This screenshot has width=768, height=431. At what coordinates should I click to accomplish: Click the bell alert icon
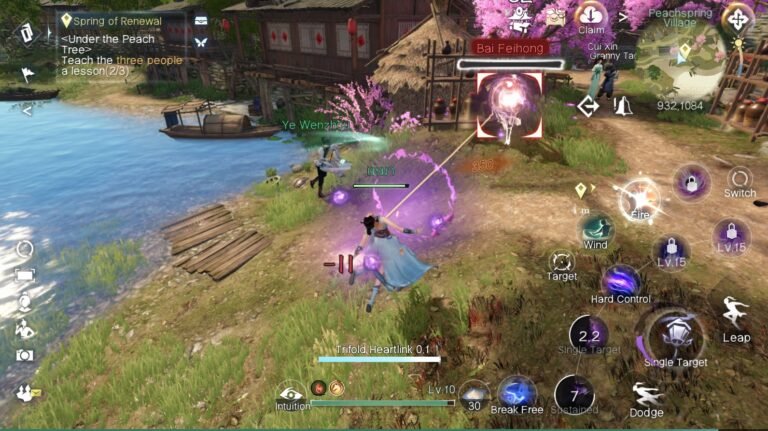pos(623,106)
